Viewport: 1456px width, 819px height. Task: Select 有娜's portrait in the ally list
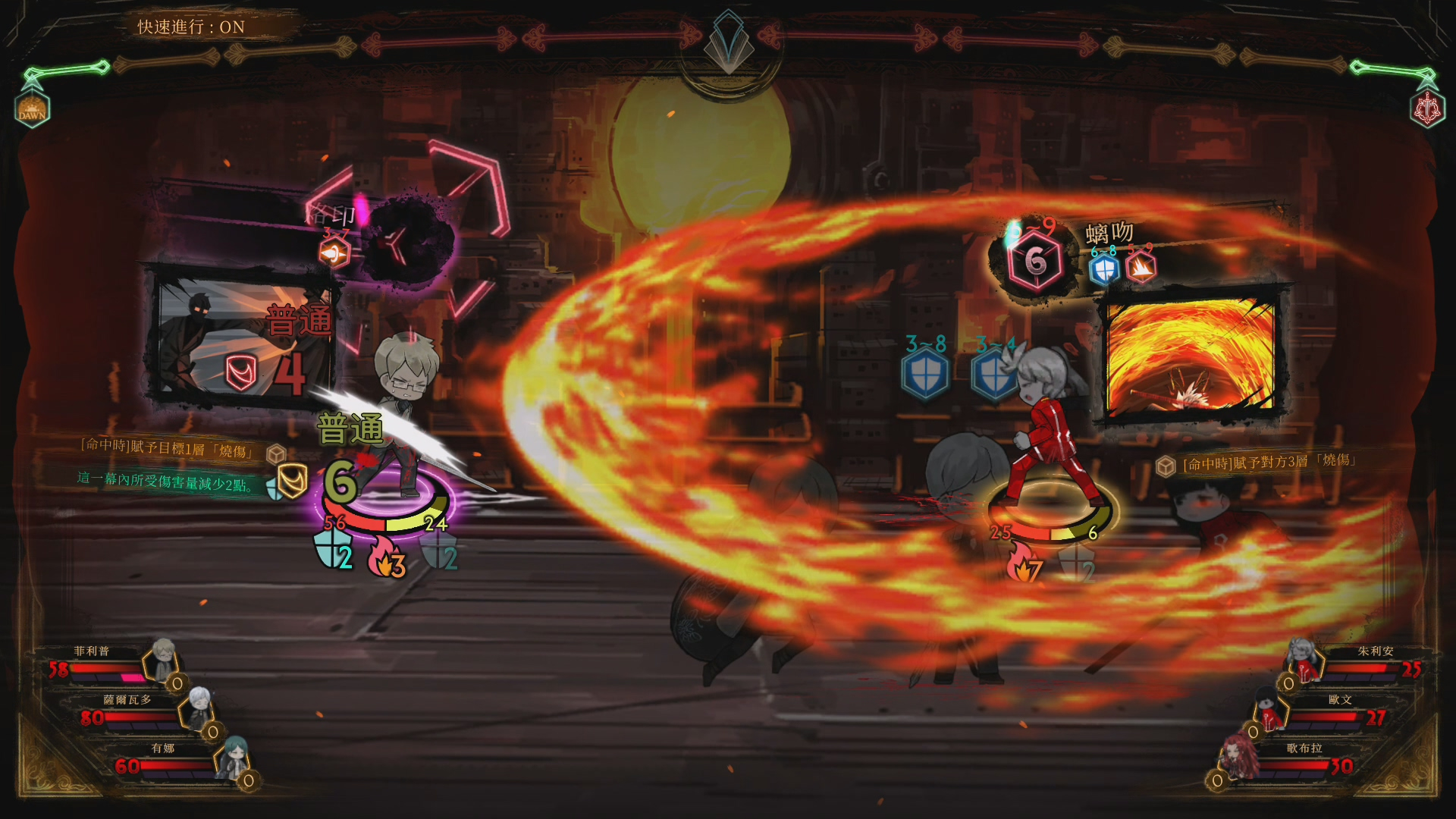pos(233,756)
